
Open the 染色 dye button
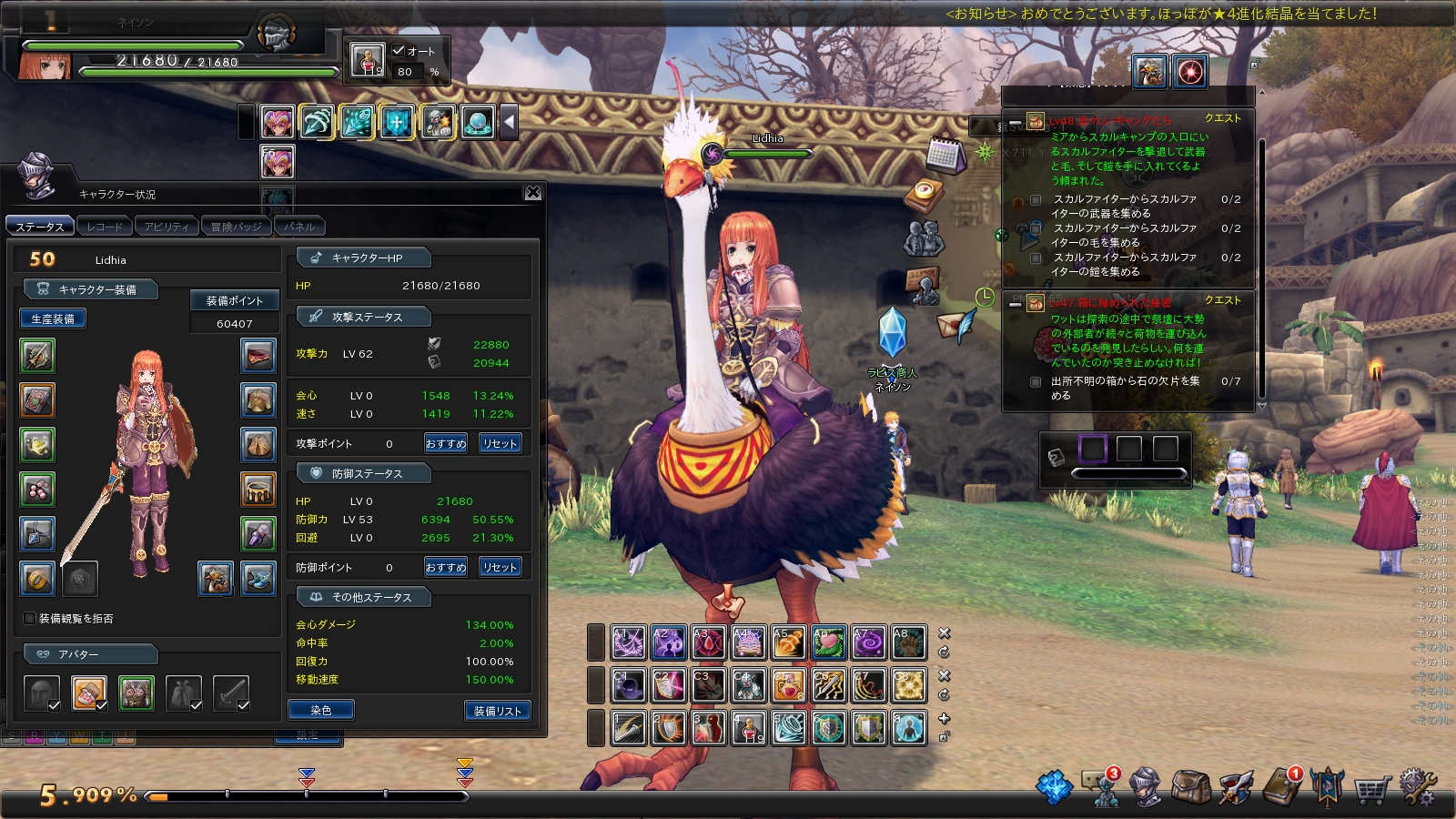pyautogui.click(x=320, y=710)
